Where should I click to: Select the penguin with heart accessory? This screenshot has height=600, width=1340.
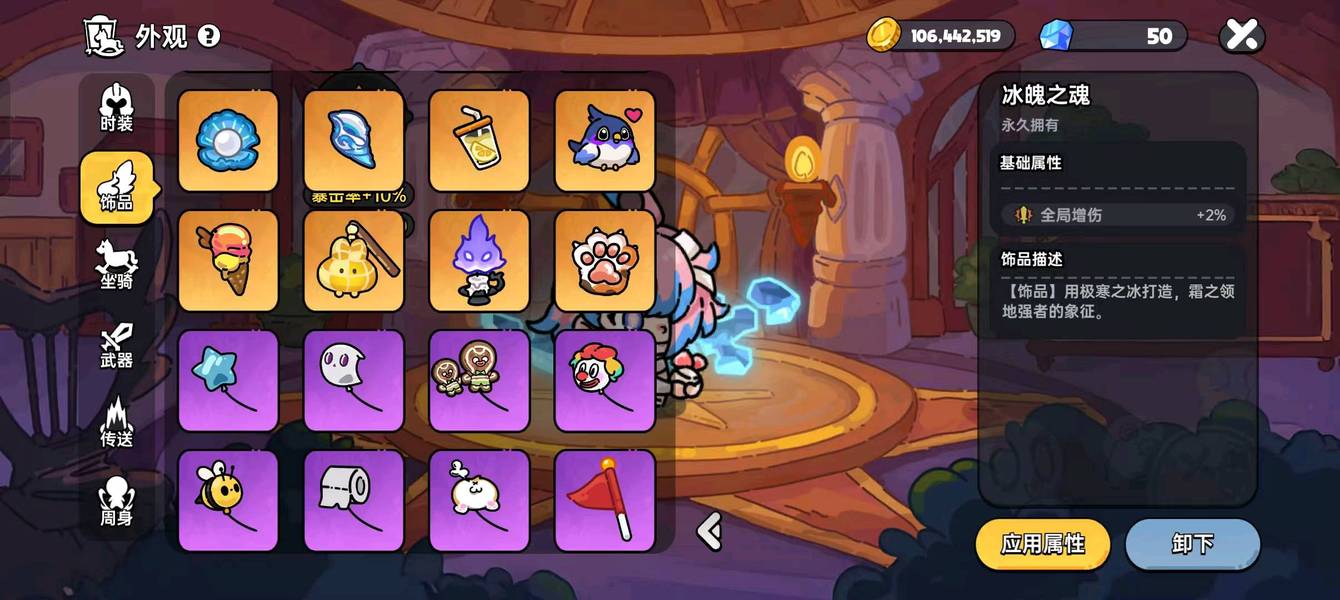click(605, 141)
